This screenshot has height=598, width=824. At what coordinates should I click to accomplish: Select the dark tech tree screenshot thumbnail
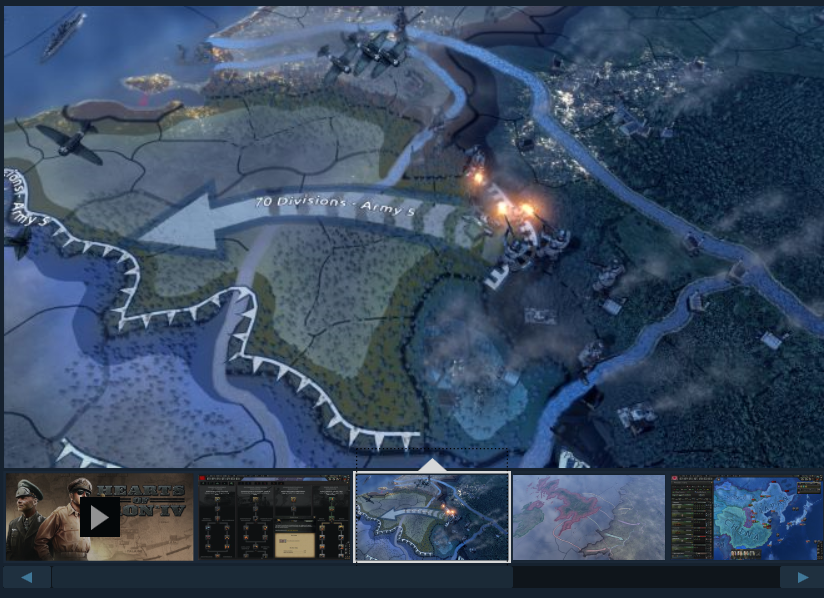pyautogui.click(x=275, y=517)
